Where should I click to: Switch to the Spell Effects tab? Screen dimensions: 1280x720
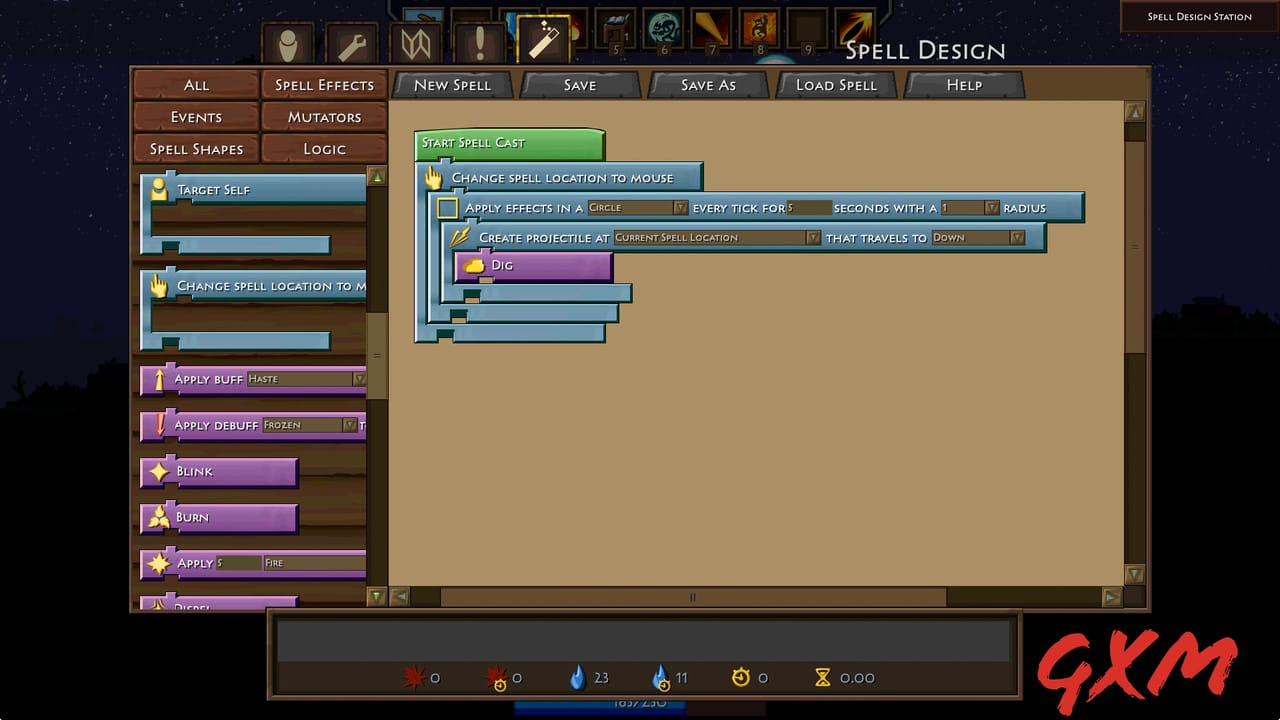(324, 85)
